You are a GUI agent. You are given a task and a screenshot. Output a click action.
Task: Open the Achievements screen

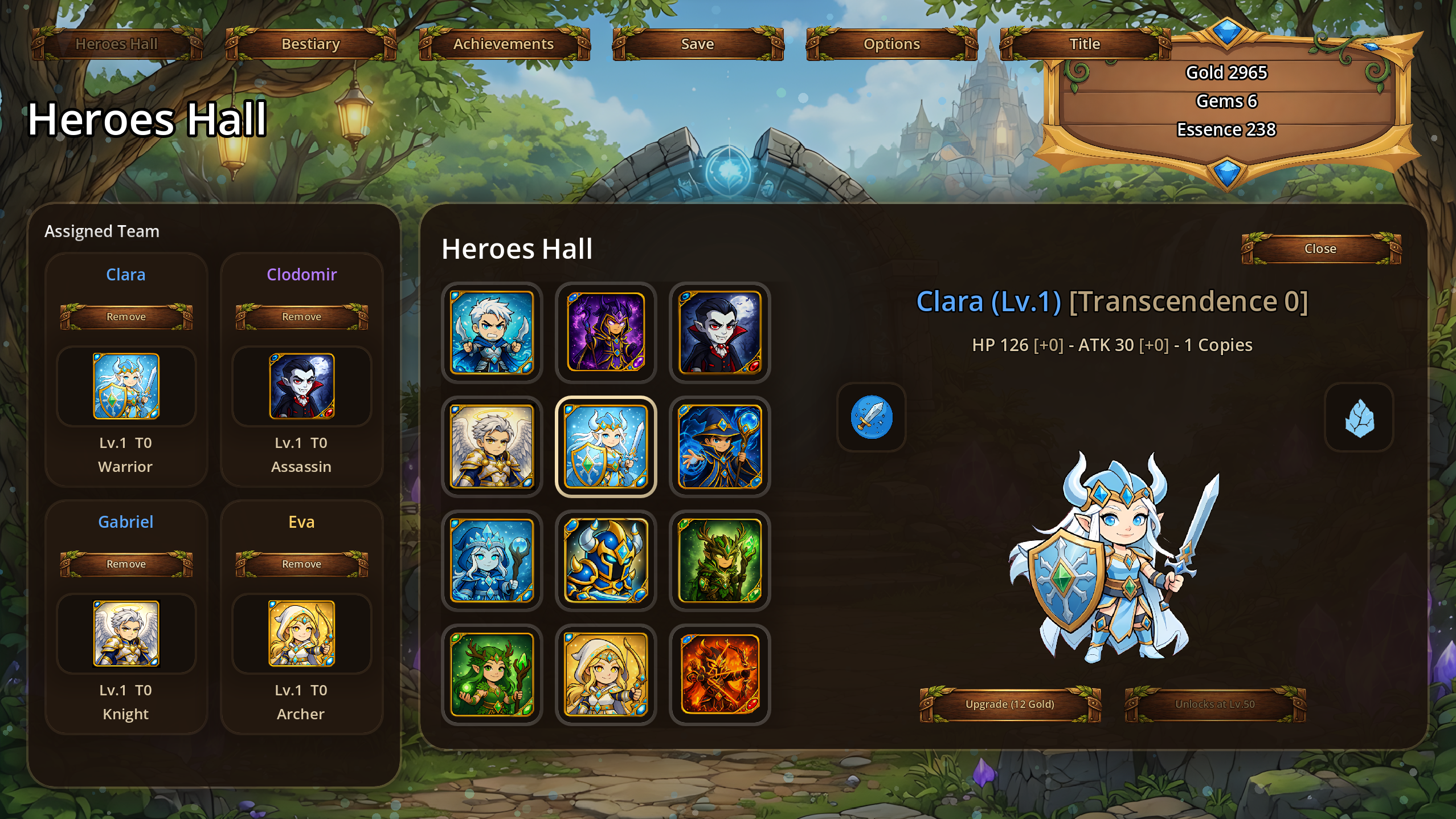[504, 44]
